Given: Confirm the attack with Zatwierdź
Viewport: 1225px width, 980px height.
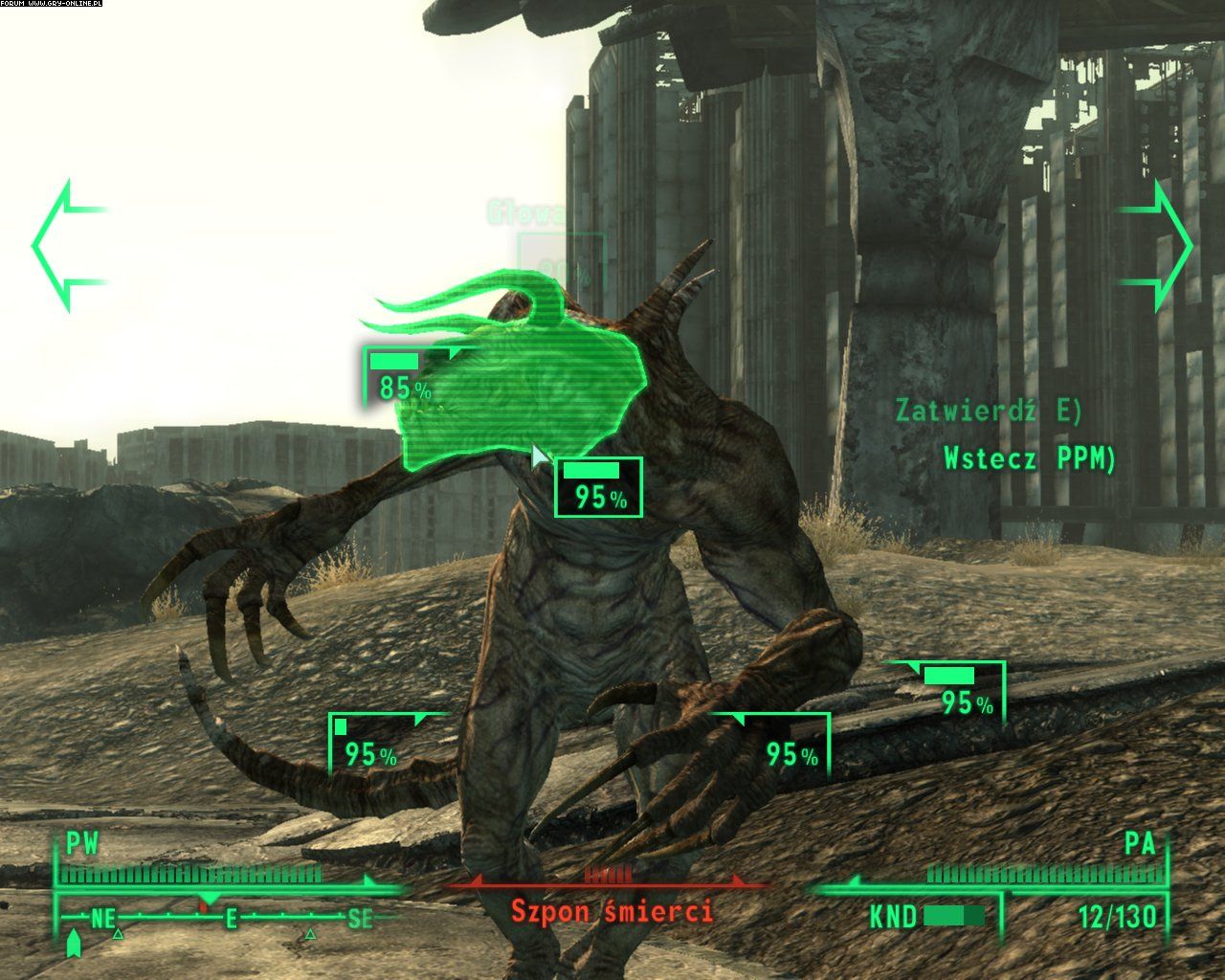Looking at the screenshot, I should tap(988, 411).
